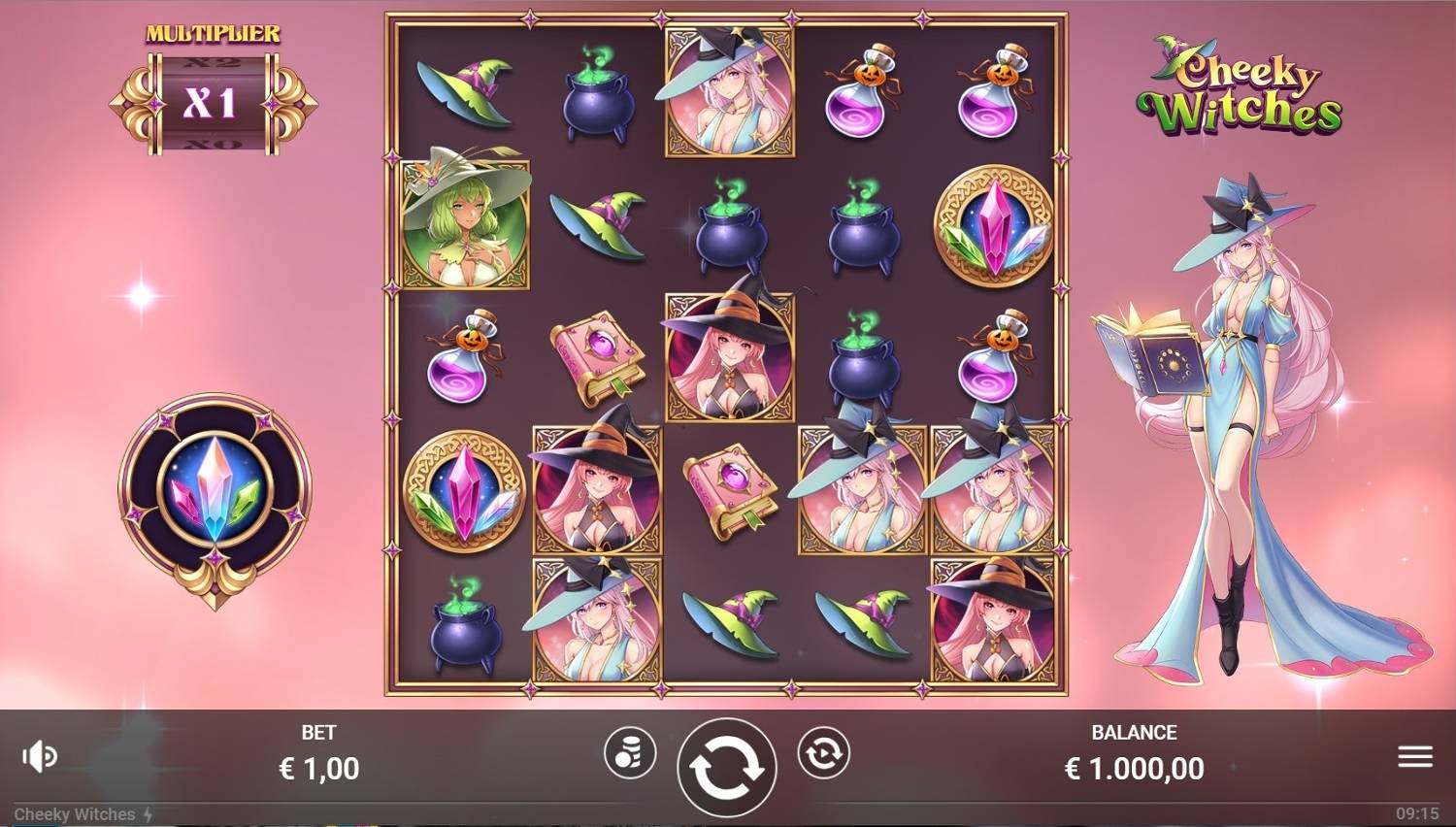The width and height of the screenshot is (1456, 827).
Task: Click a pumpkin potion symbol
Action: [862, 87]
